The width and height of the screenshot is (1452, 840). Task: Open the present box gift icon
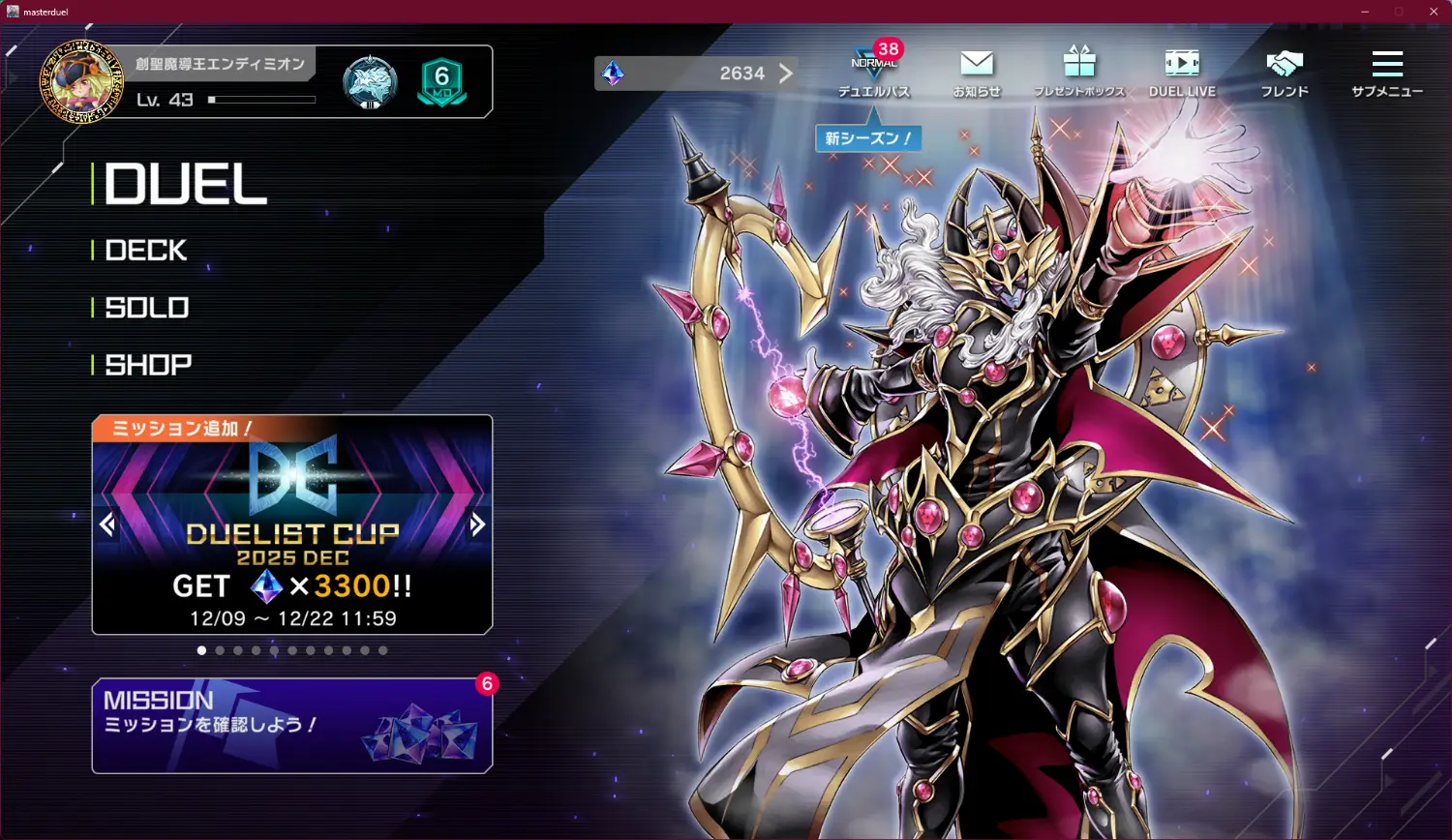tap(1079, 70)
